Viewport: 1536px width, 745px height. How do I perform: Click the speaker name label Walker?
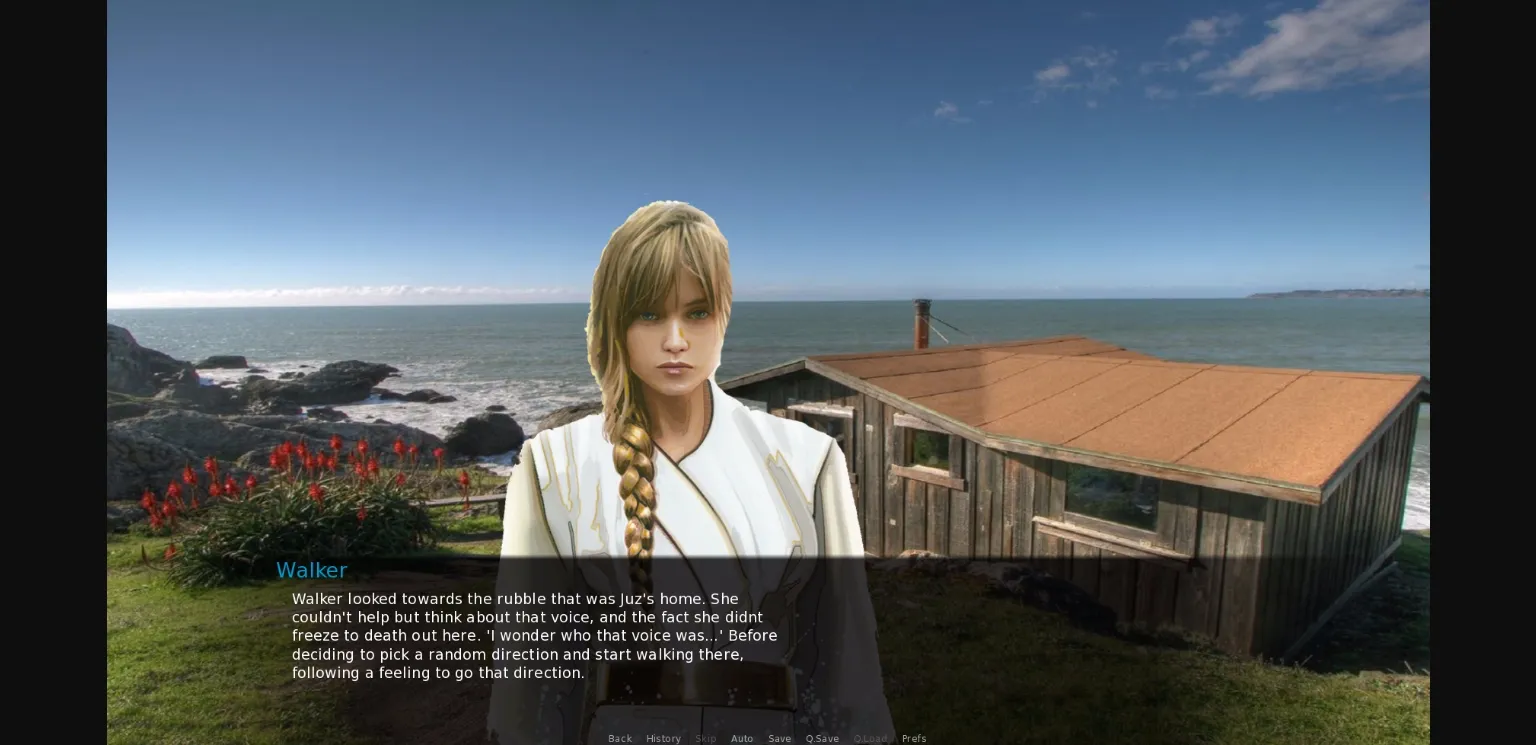312,570
